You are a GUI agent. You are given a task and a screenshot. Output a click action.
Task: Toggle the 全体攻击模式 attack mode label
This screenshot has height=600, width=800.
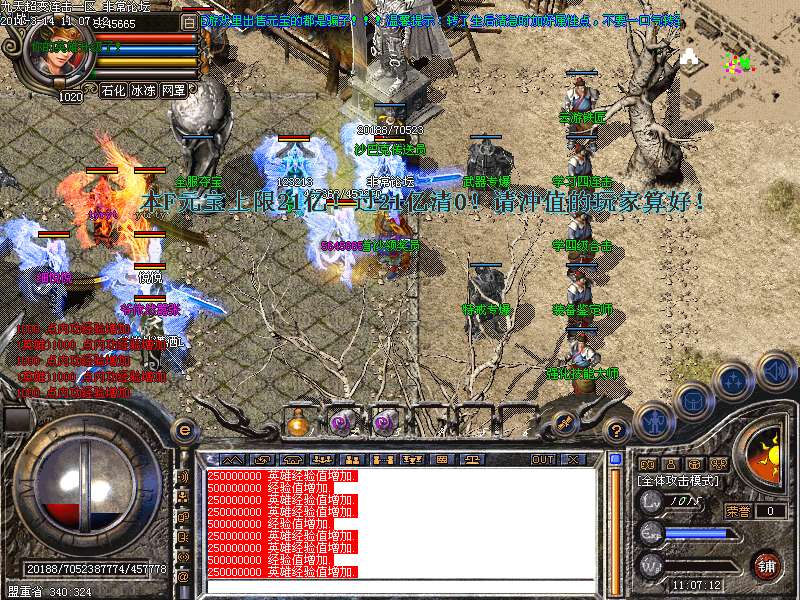click(x=679, y=482)
